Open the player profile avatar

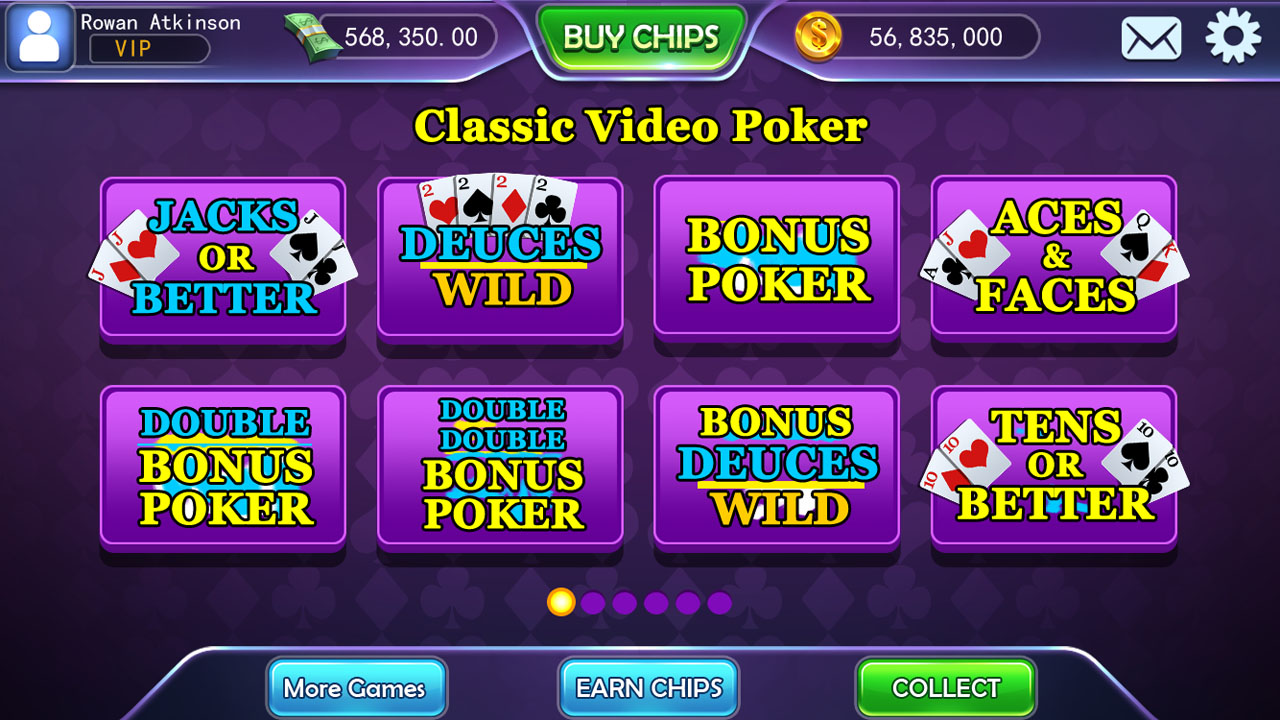(38, 38)
